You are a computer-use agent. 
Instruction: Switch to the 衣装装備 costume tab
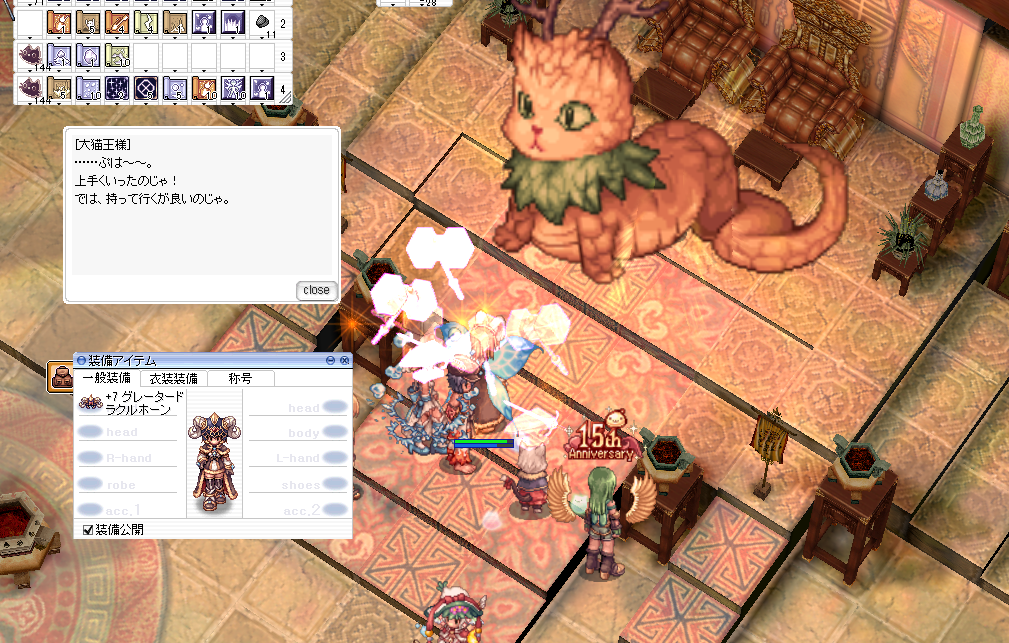173,378
